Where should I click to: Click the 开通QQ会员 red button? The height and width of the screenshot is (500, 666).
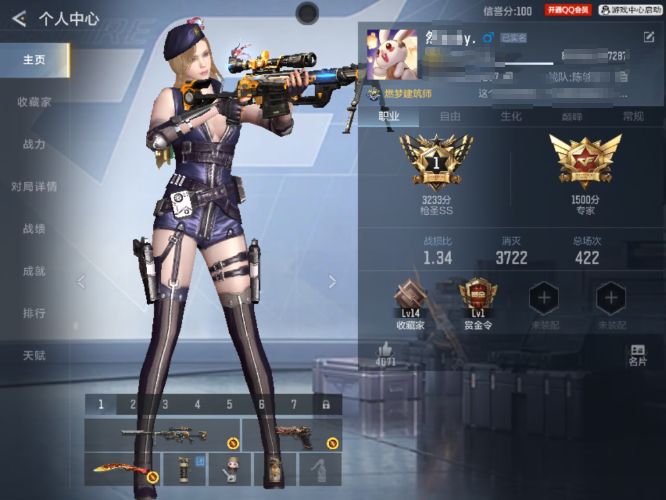point(569,9)
